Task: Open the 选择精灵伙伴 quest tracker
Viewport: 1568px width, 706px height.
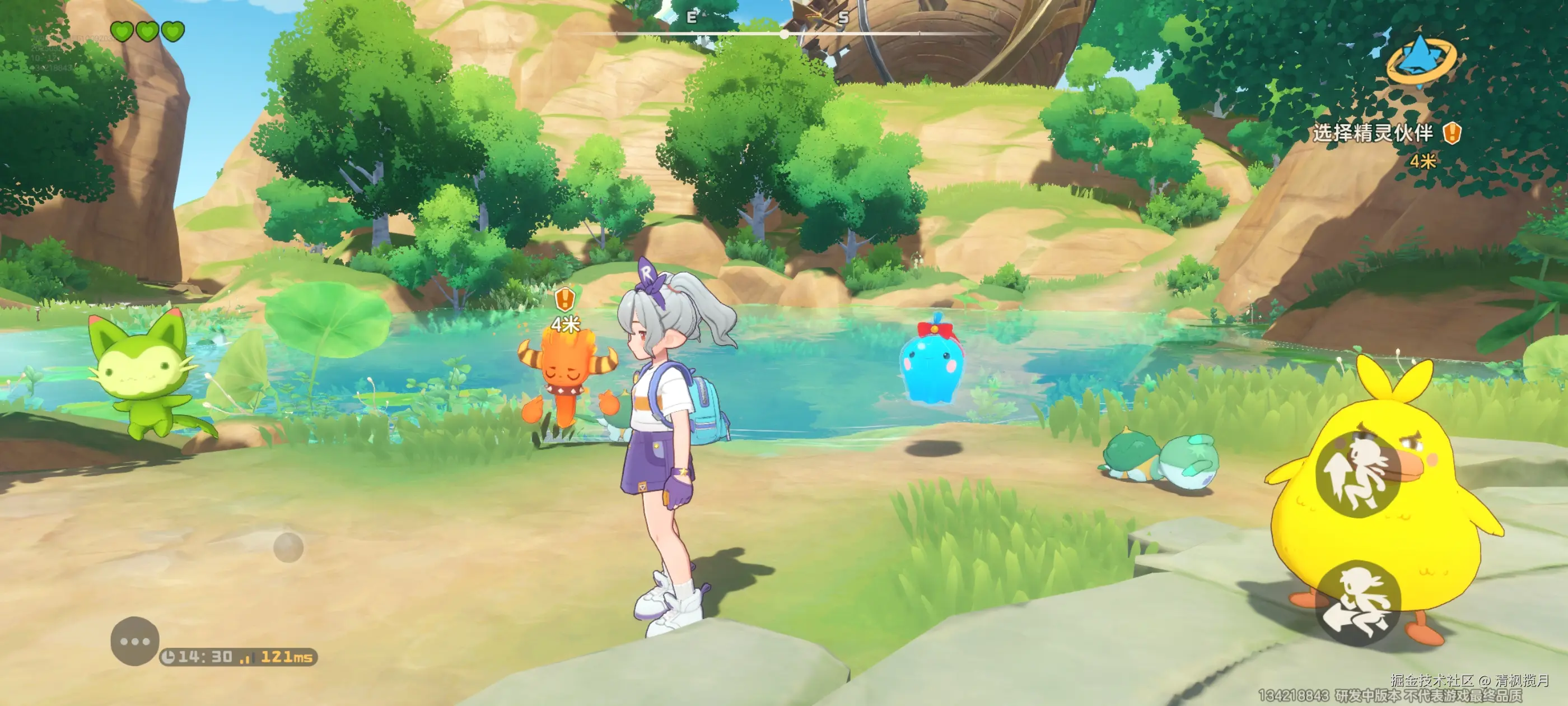Action: pos(1373,133)
